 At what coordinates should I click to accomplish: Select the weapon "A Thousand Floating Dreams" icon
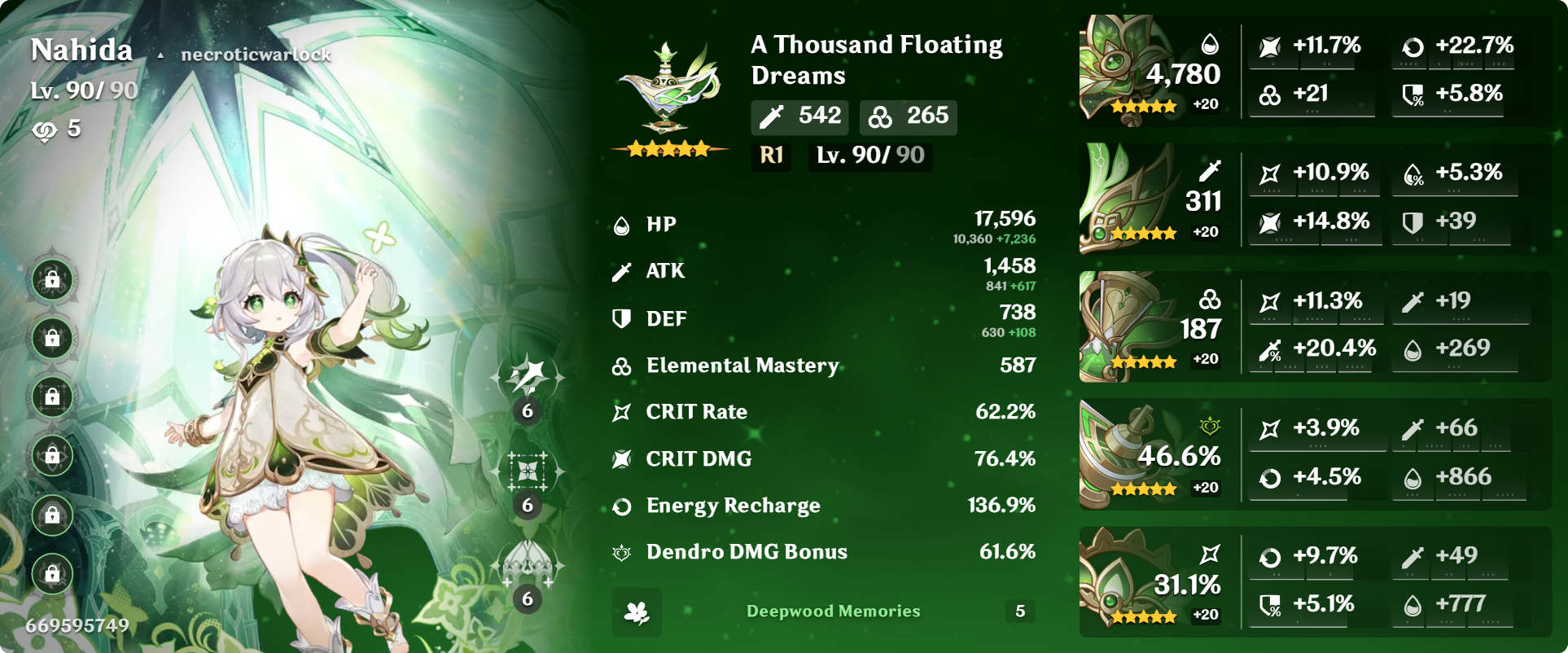pyautogui.click(x=666, y=85)
